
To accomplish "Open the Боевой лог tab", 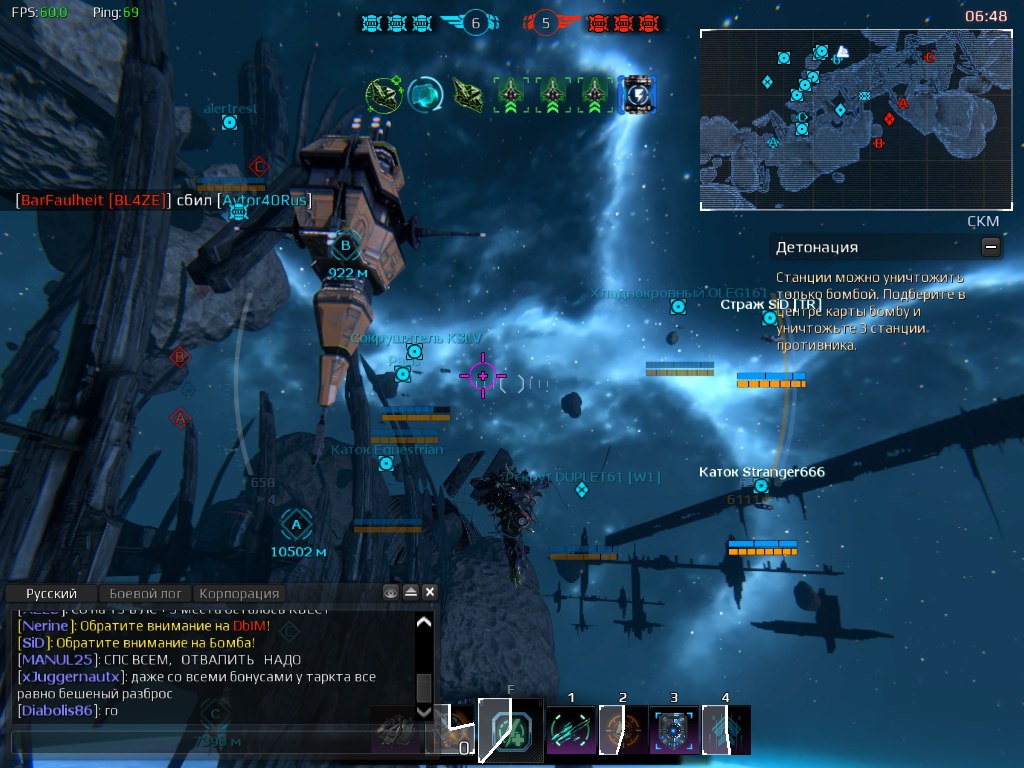I will click(x=144, y=593).
